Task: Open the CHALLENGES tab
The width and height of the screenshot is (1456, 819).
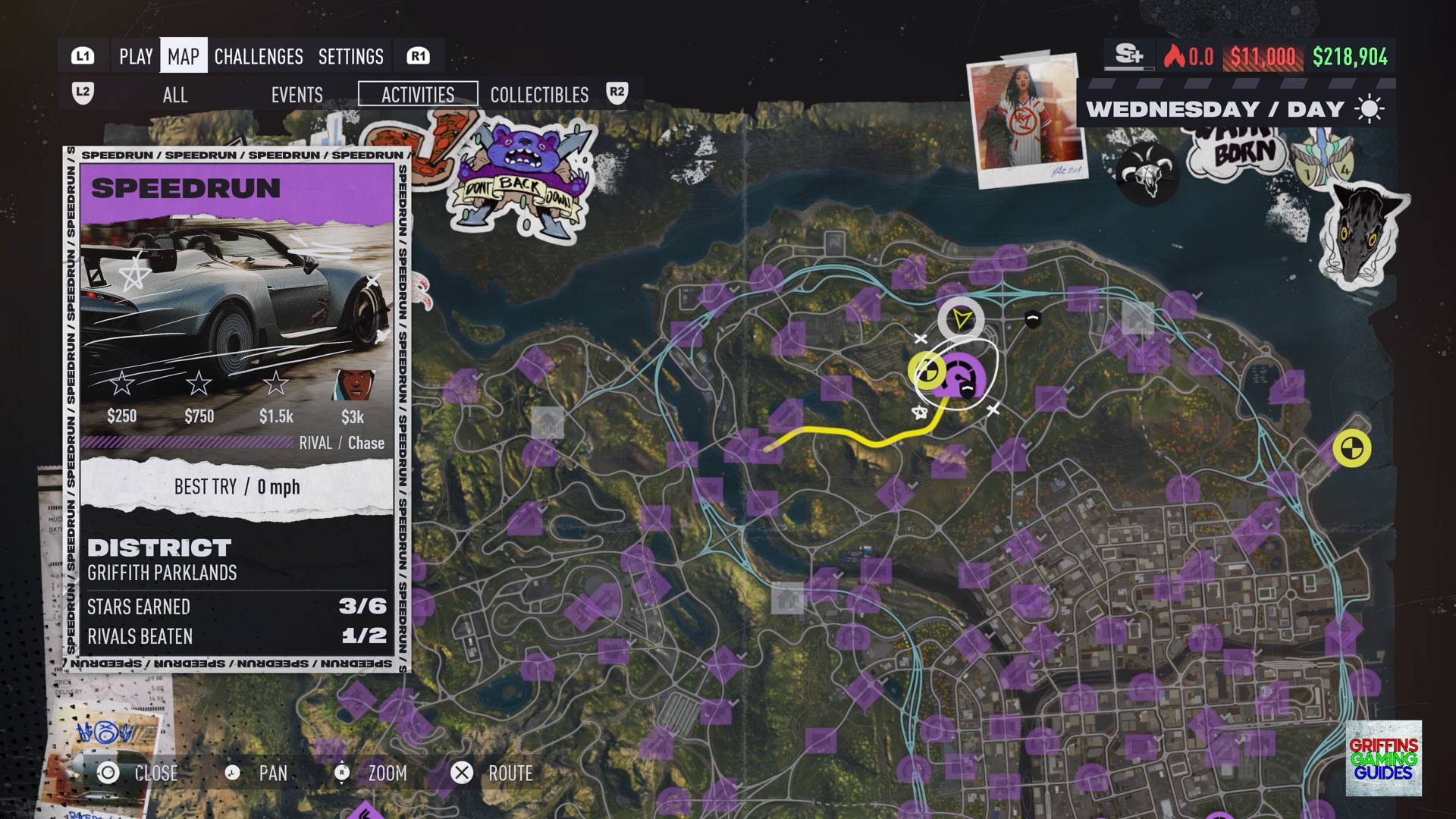Action: [259, 56]
